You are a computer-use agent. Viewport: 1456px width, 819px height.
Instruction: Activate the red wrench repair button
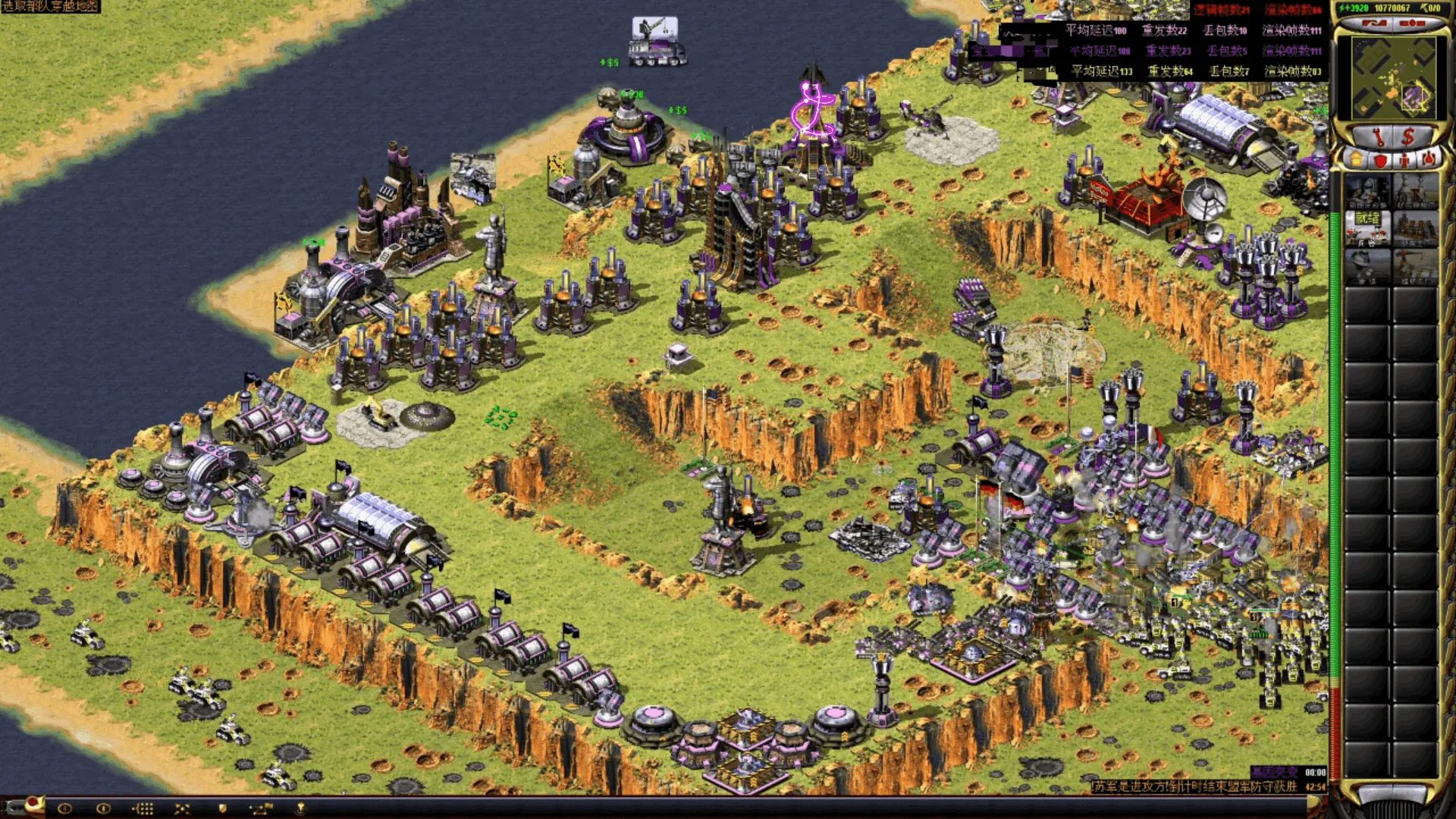1378,137
